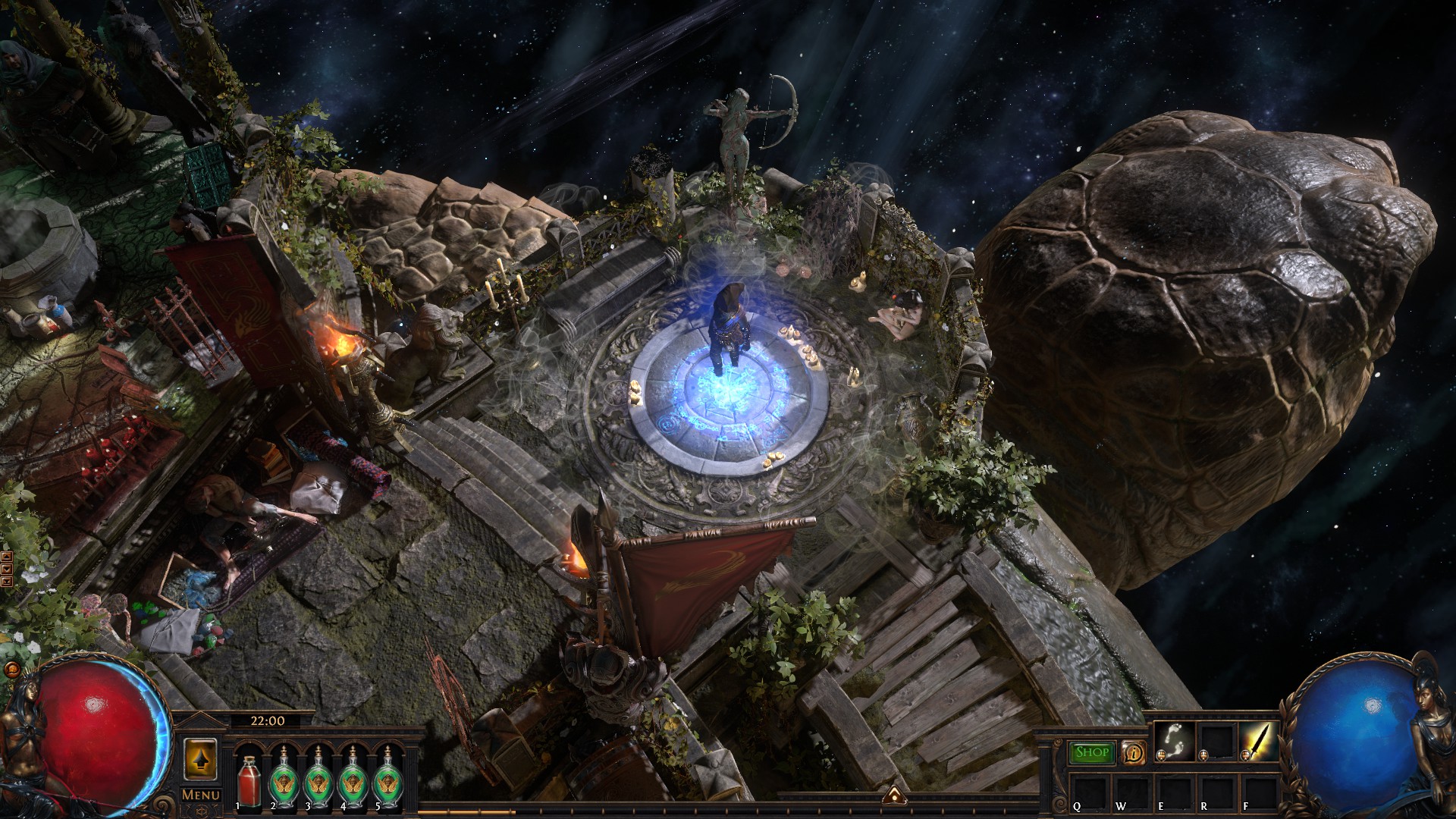Open the orange info speech-bubble icon
Viewport: 1456px width, 819px height.
click(x=1133, y=752)
